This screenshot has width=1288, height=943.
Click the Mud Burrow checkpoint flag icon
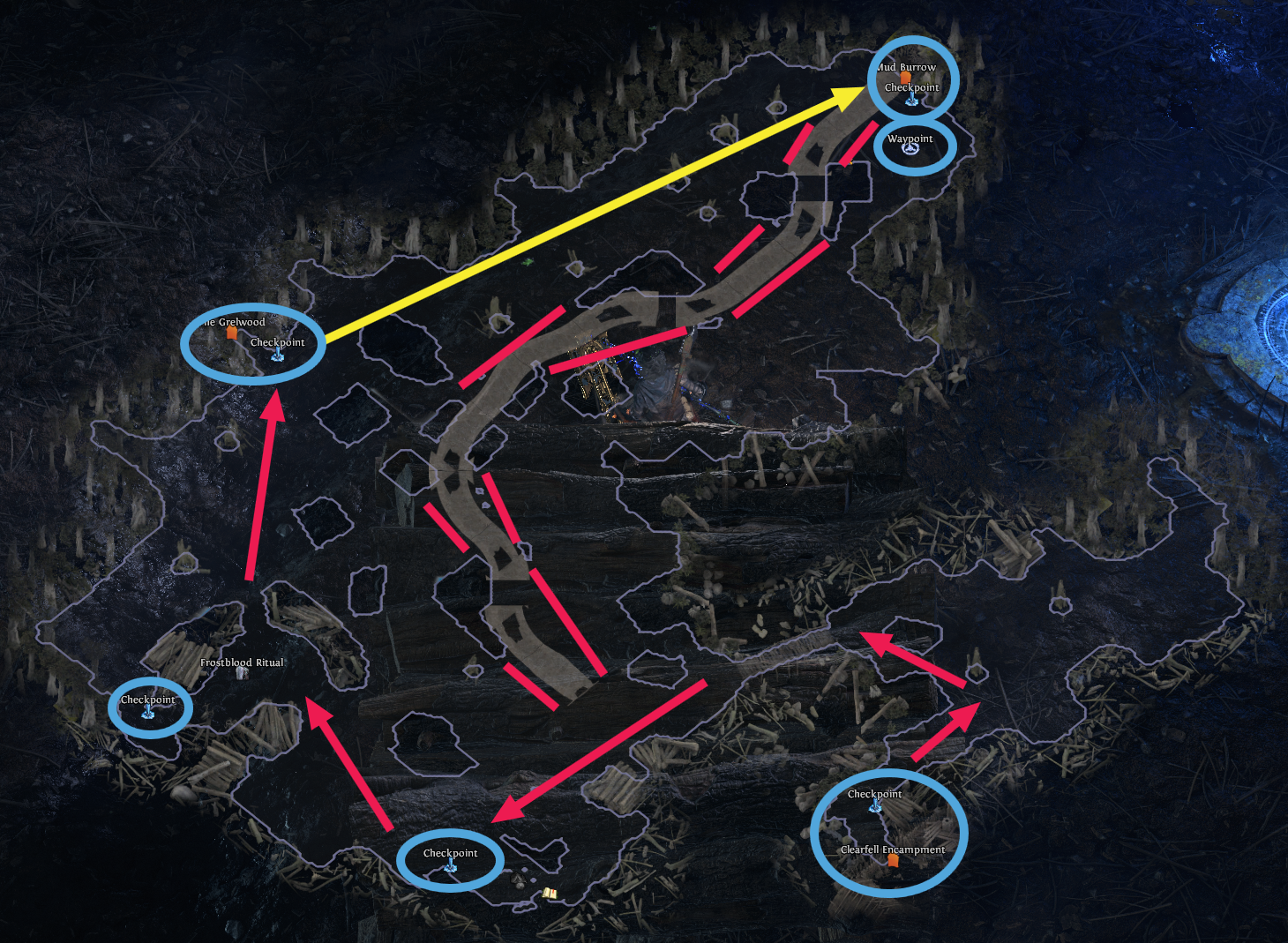tap(911, 99)
